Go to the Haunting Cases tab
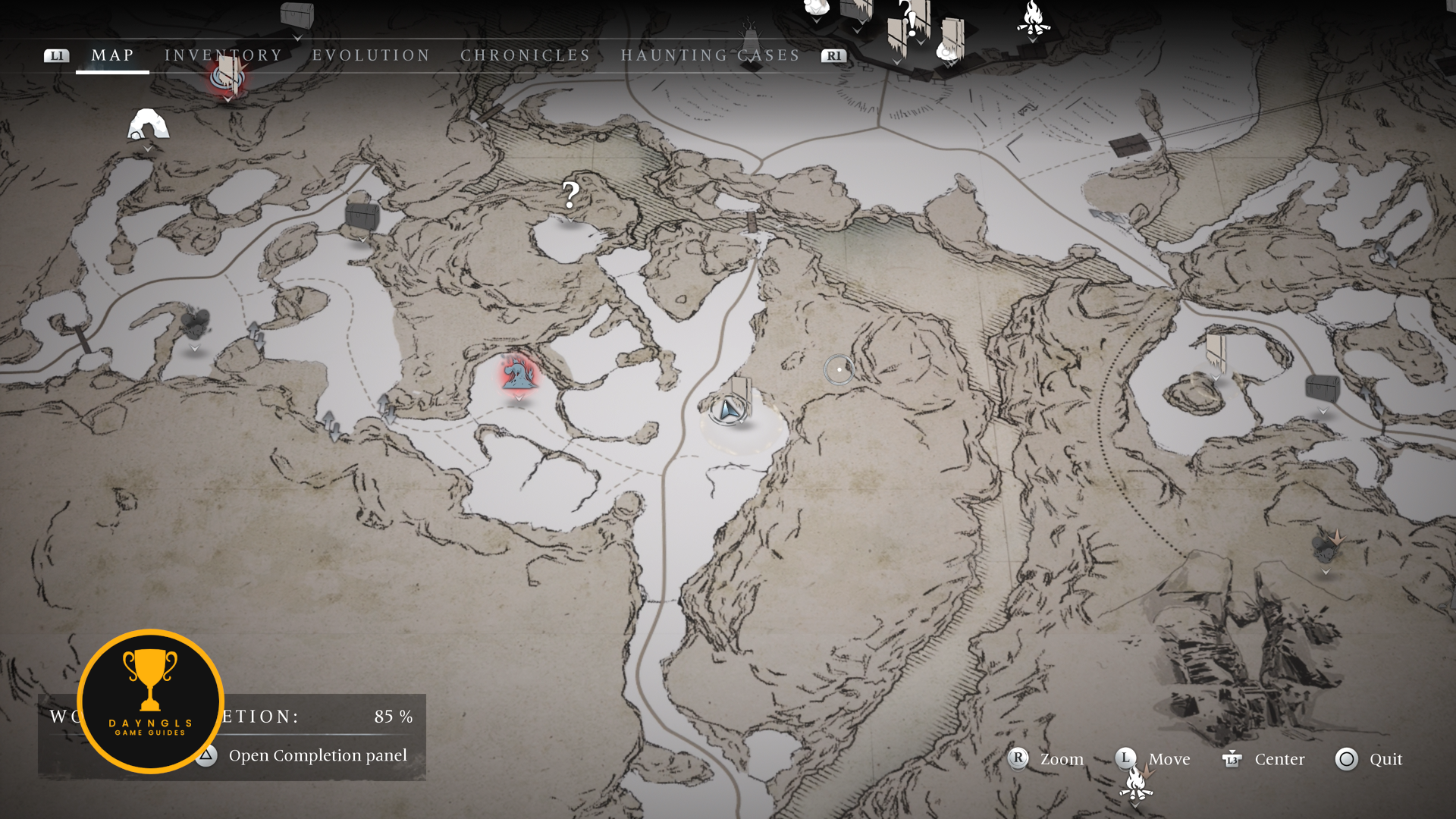1456x819 pixels. point(710,55)
